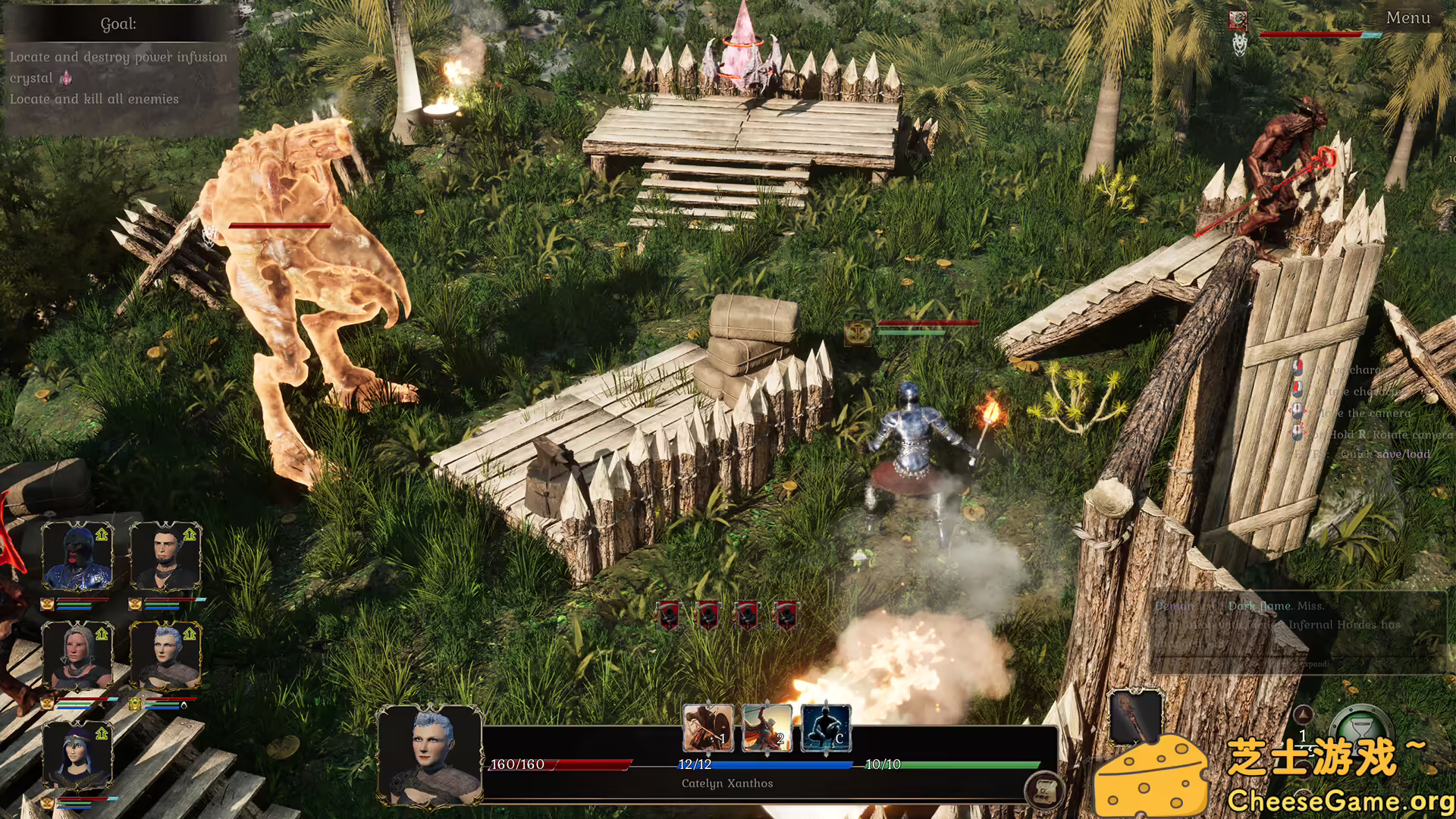1456x819 pixels.
Task: Click the droplet status icon near Catelyn's party bars
Action: tap(185, 705)
